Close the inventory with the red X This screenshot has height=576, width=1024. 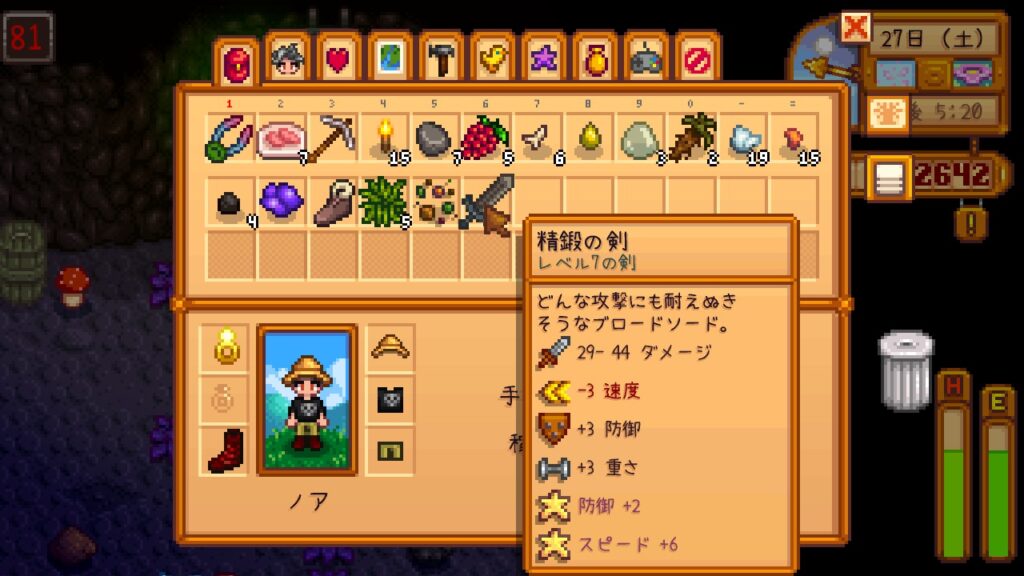856,28
